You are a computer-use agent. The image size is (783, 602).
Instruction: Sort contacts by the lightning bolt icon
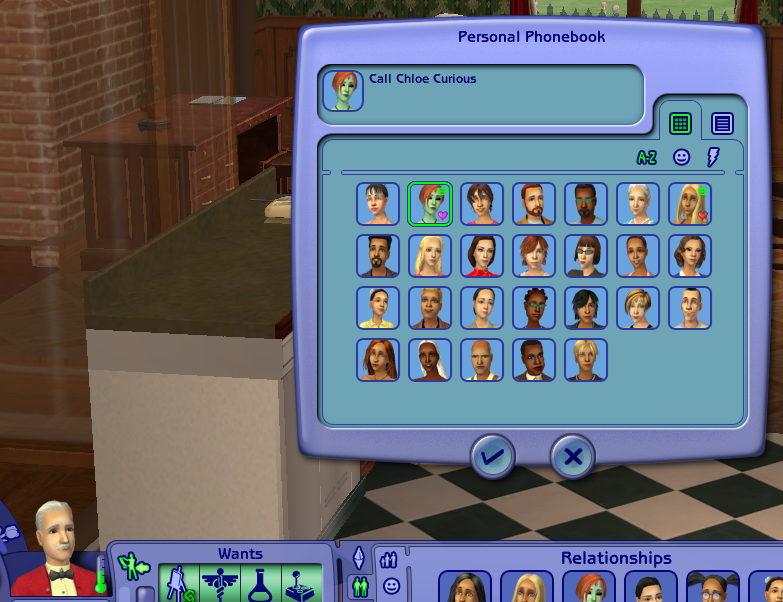coord(713,157)
